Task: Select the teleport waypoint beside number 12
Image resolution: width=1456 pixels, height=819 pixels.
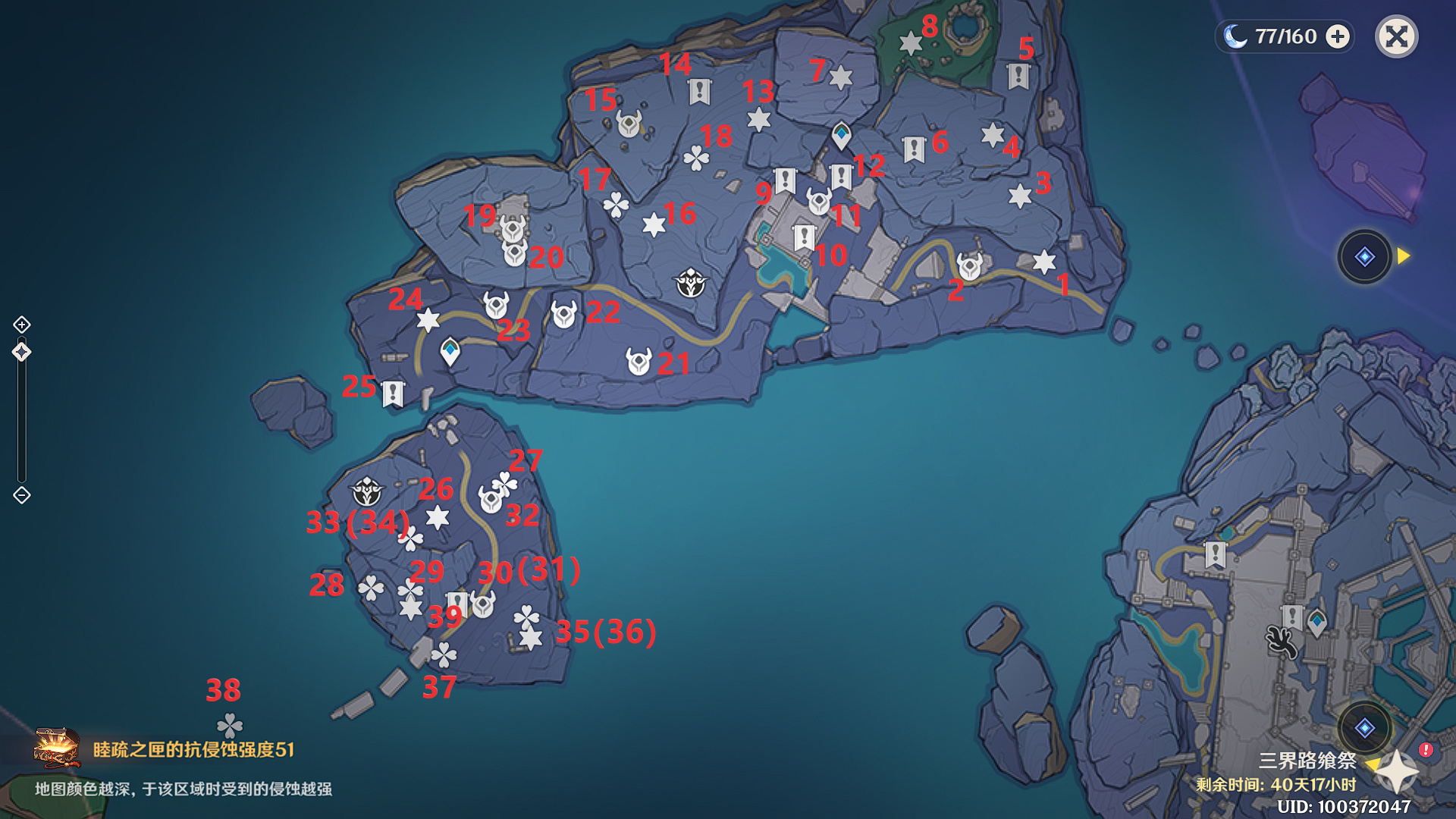Action: [841, 135]
